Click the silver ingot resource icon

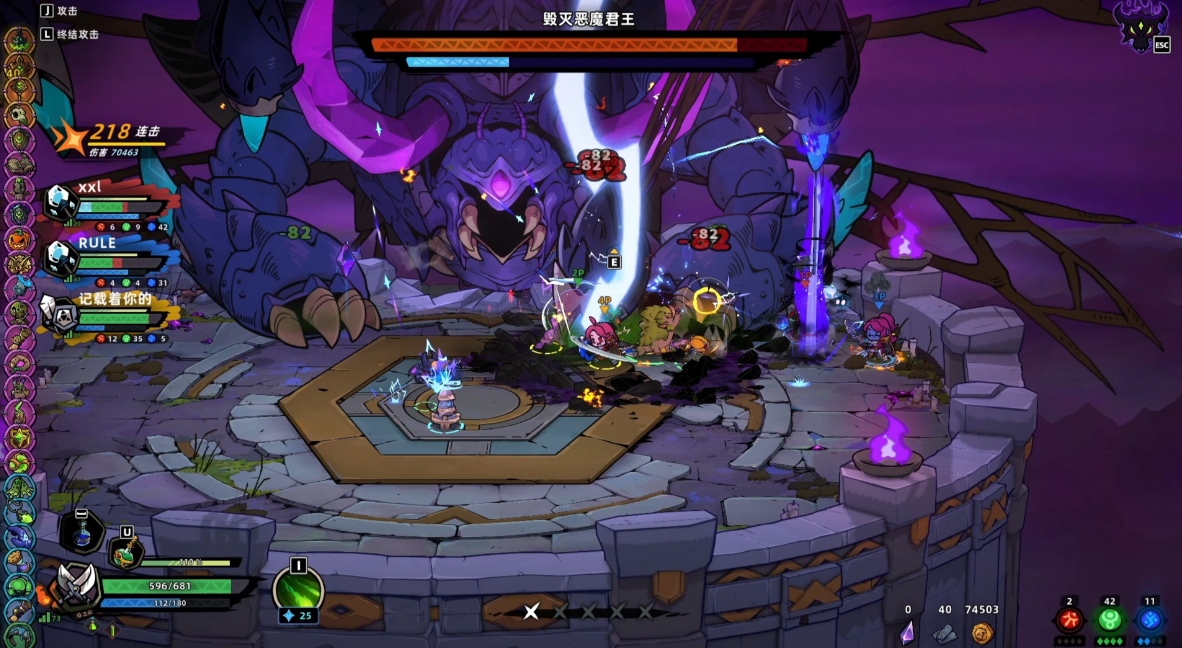[x=945, y=632]
